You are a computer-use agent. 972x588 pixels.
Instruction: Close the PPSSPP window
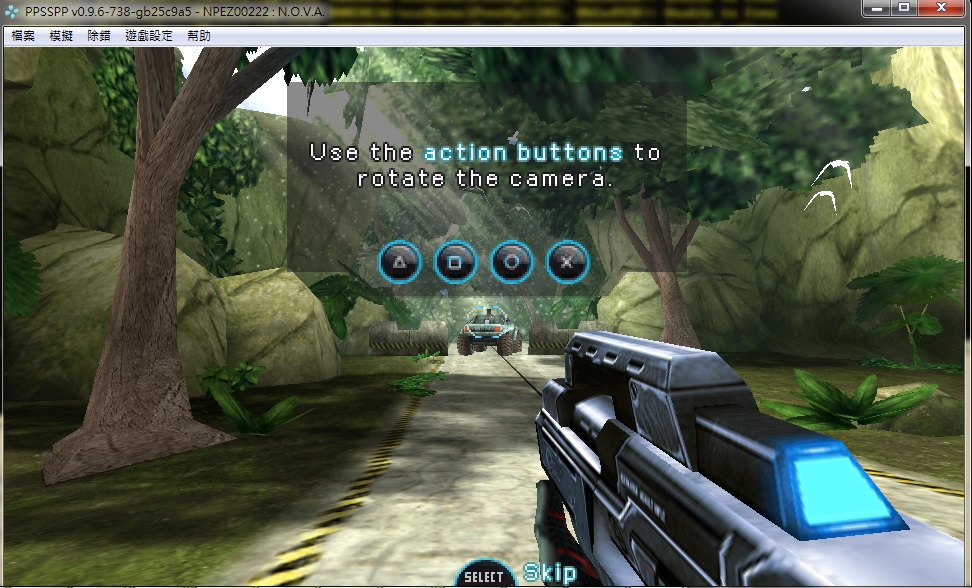(941, 8)
